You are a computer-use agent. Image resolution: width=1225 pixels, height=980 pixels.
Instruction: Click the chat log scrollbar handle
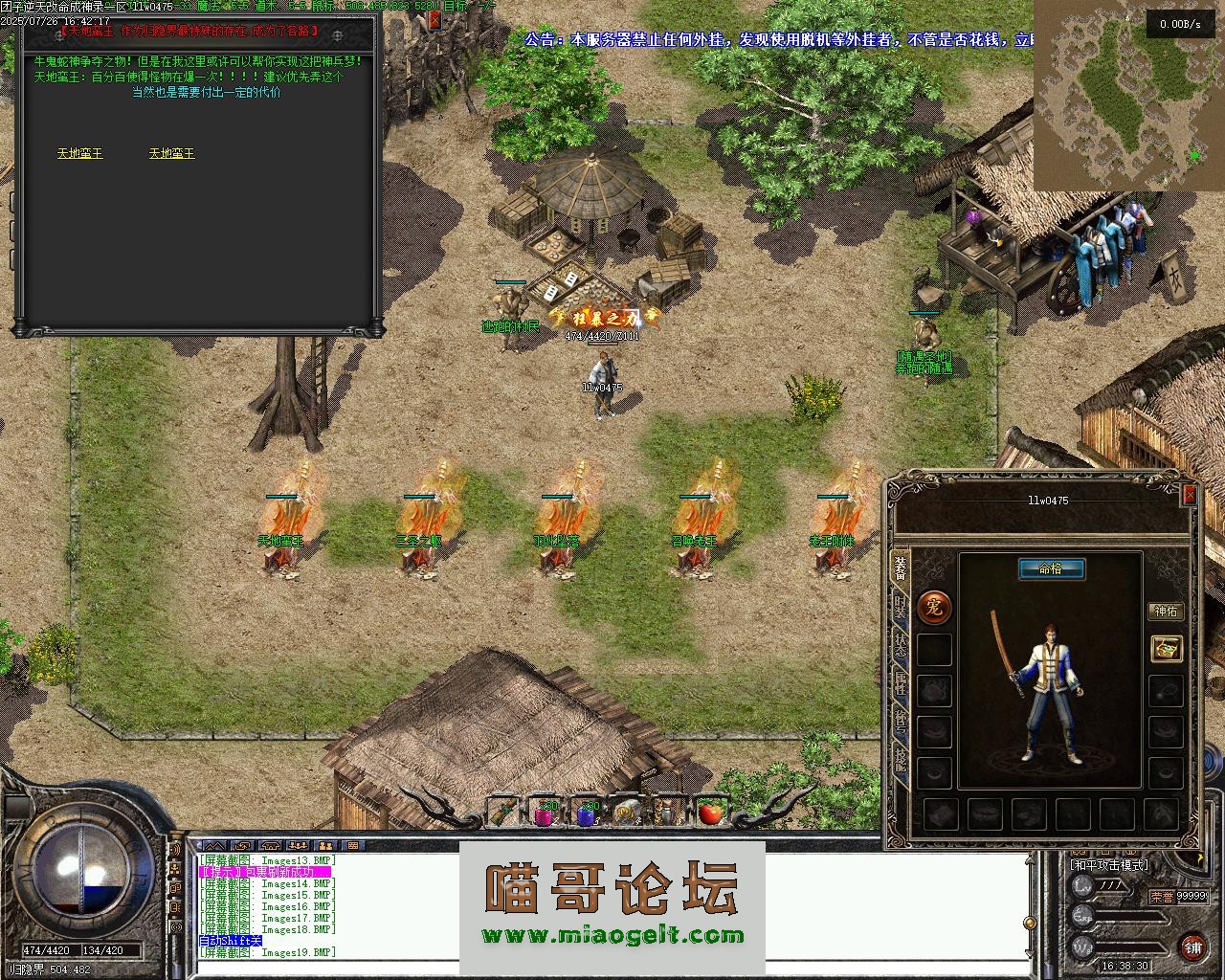tap(1030, 923)
